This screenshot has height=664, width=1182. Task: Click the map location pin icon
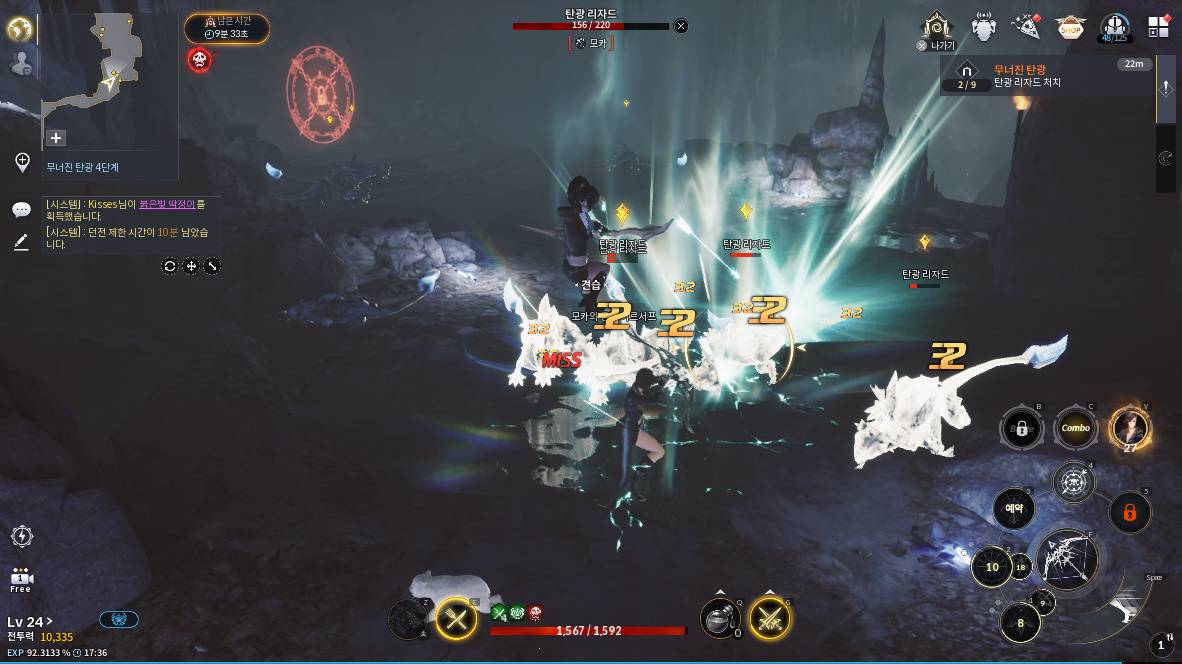point(22,162)
